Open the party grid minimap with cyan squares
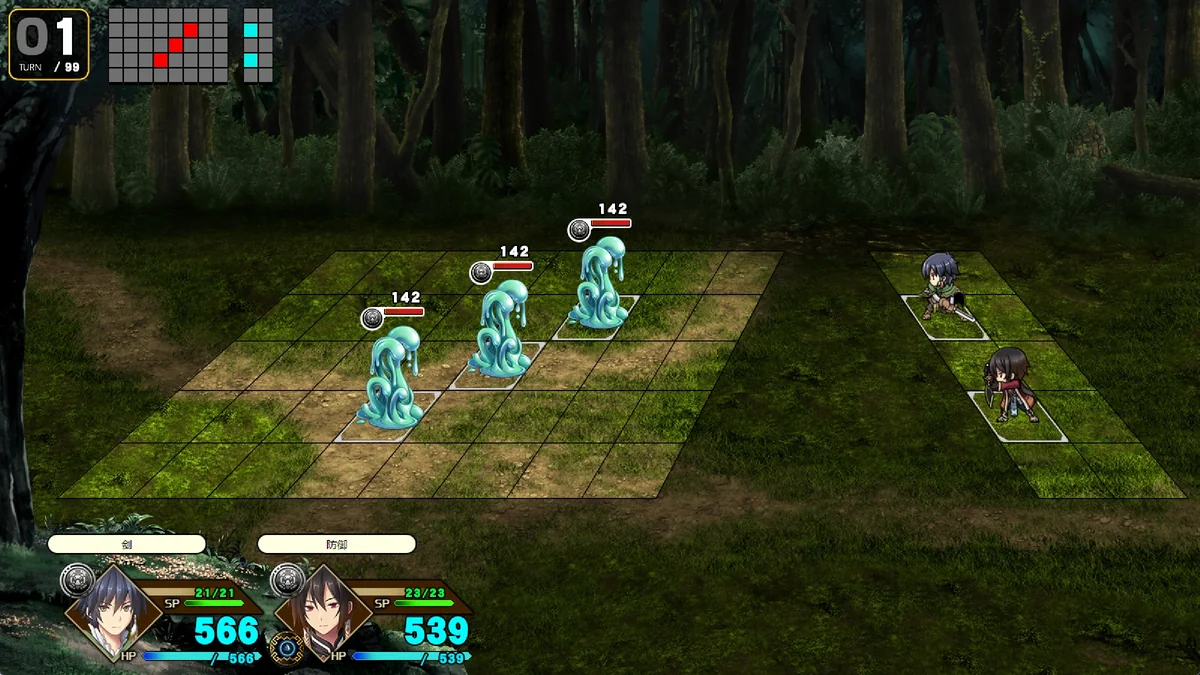 coord(258,45)
